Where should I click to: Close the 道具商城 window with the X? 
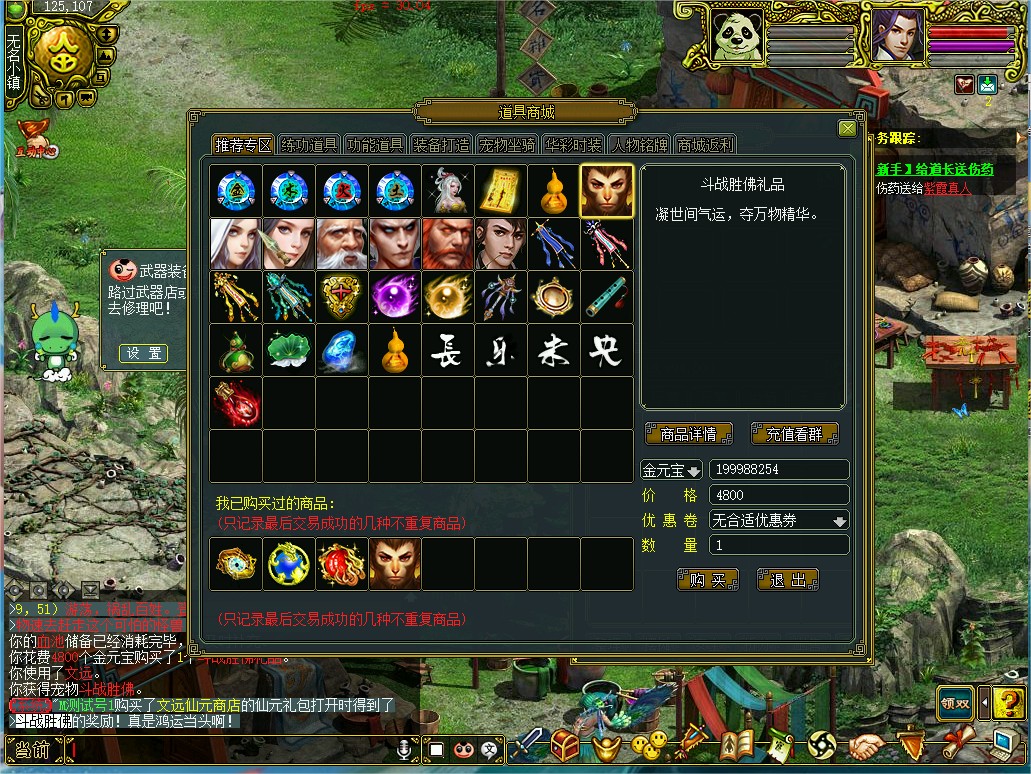coord(847,128)
